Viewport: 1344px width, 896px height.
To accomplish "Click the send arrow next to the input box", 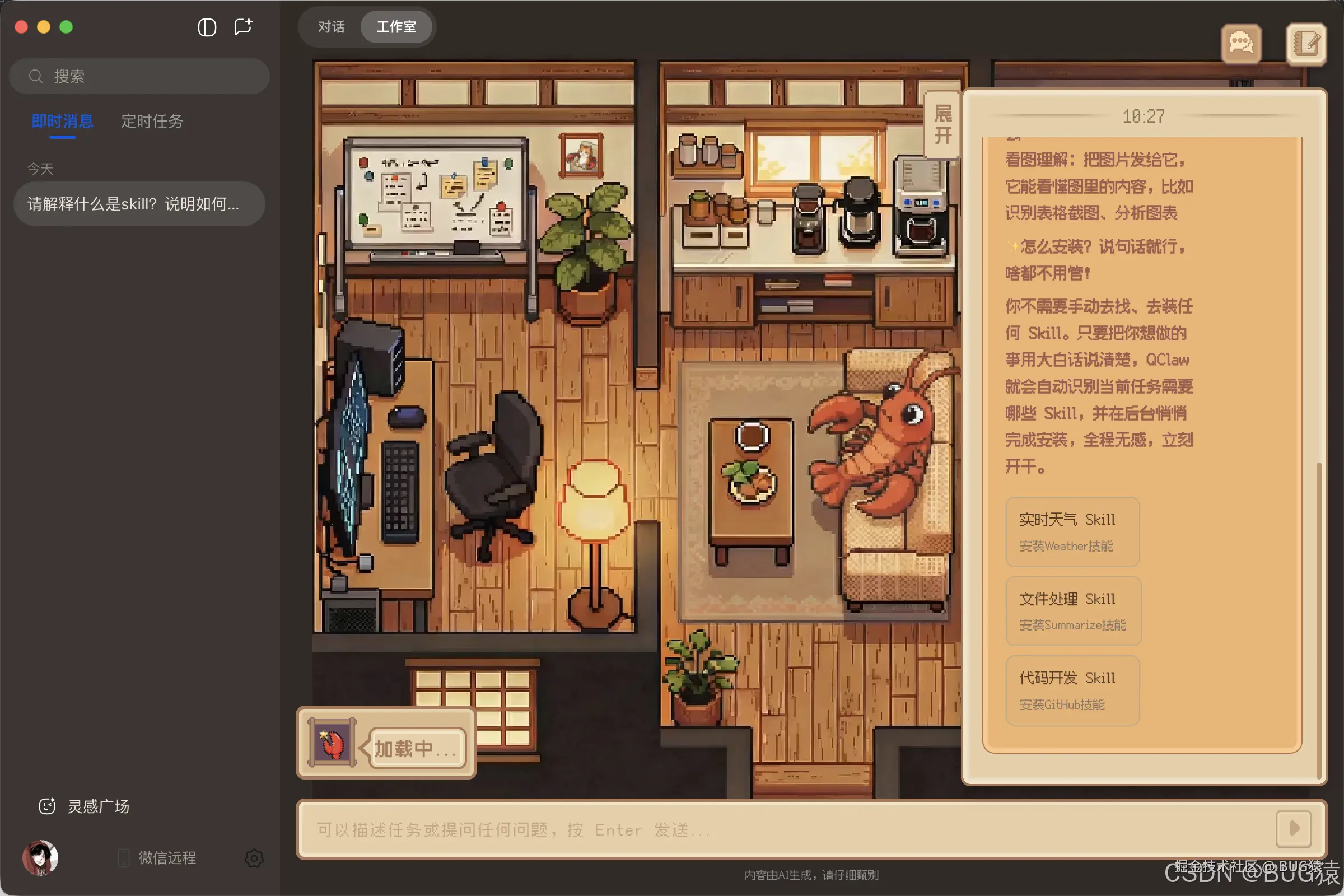I will 1295,830.
